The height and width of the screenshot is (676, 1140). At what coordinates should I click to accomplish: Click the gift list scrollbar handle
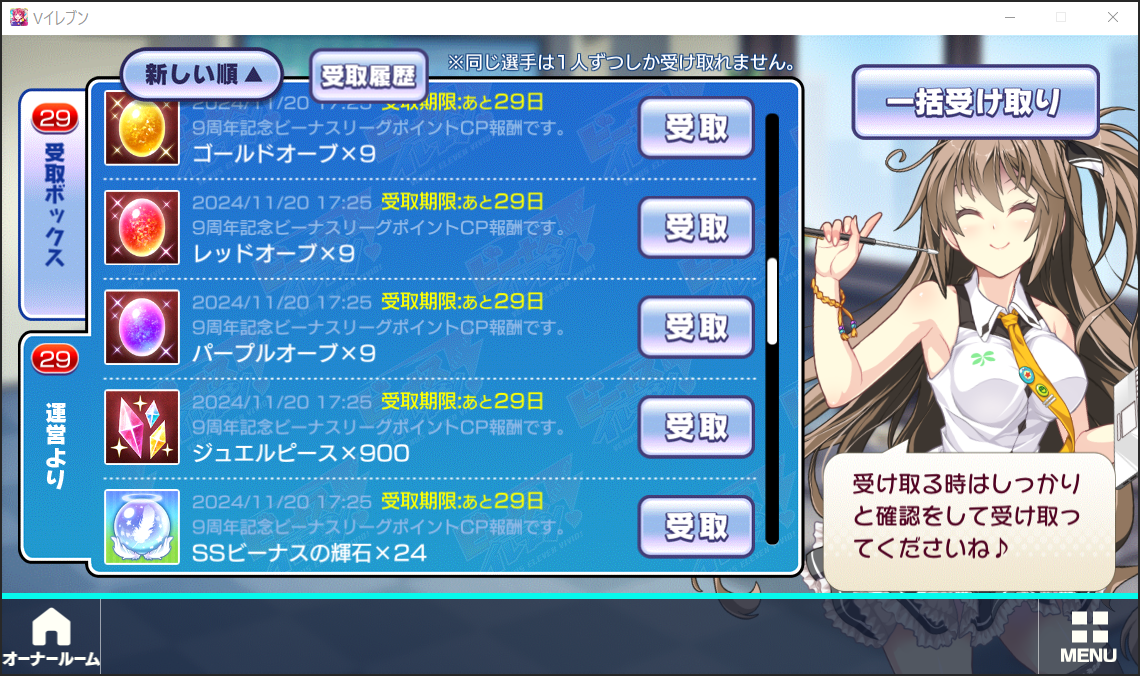point(772,300)
